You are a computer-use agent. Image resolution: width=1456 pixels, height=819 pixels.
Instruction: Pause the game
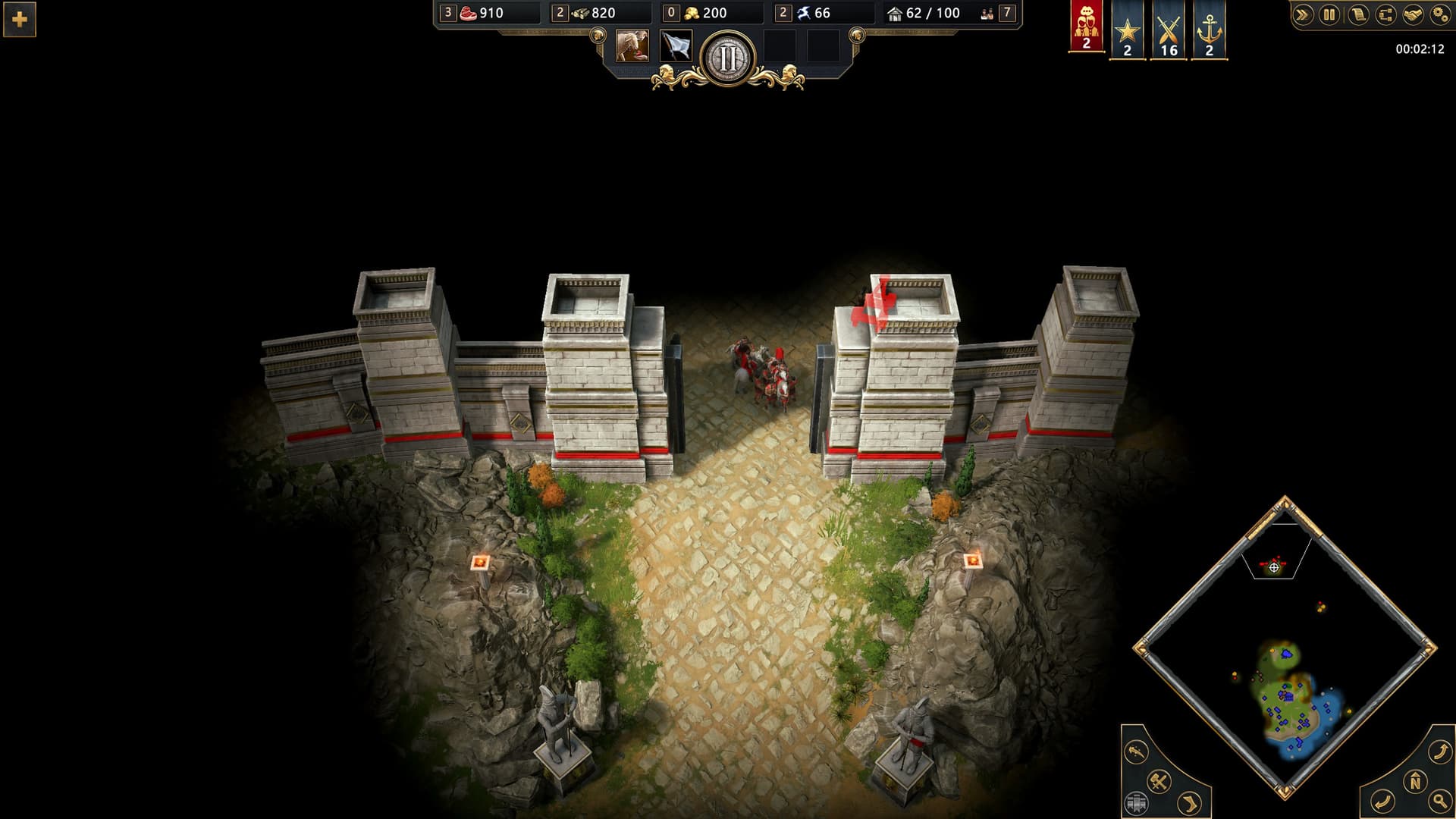coord(1329,14)
